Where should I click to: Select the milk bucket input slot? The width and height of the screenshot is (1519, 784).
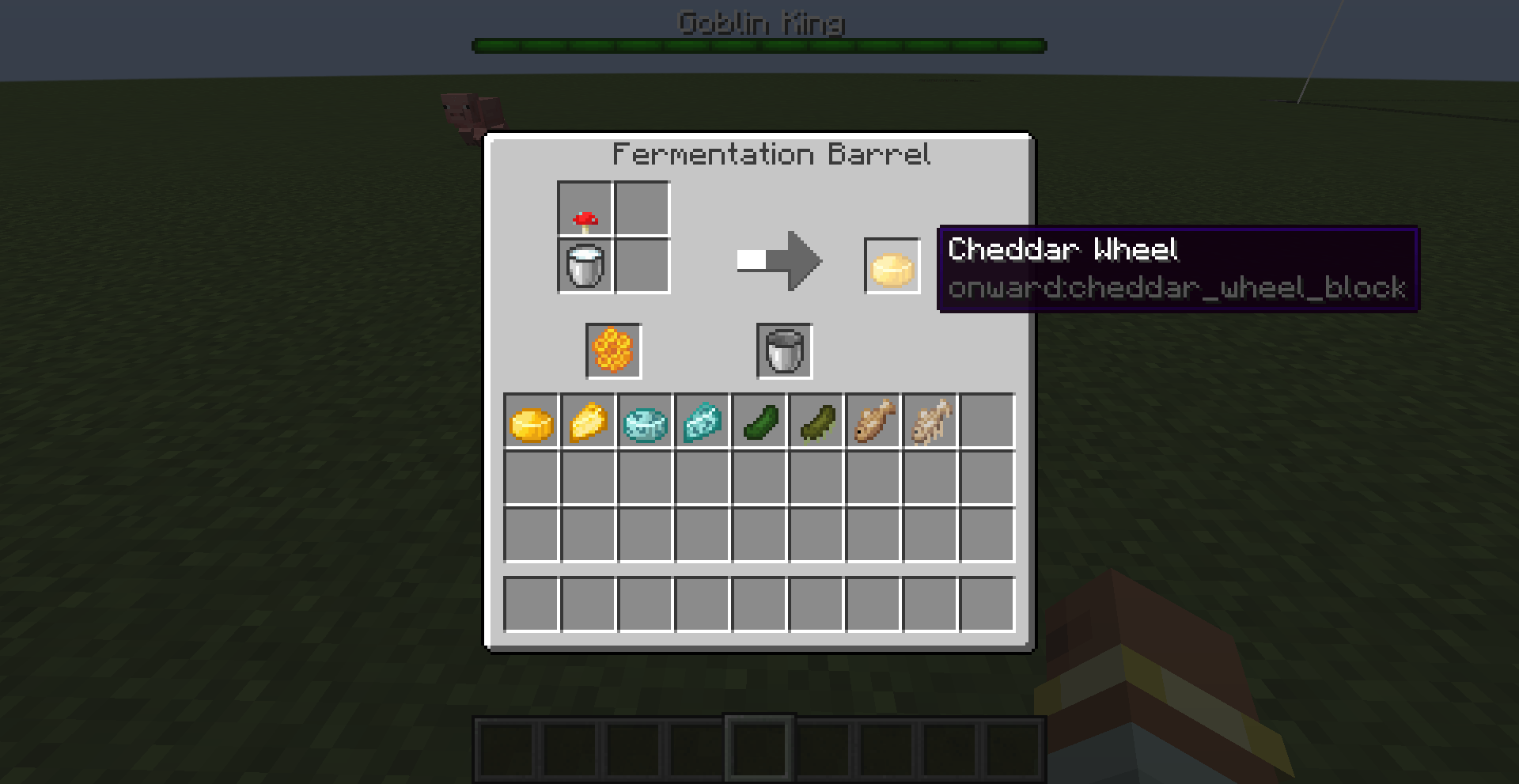click(585, 267)
